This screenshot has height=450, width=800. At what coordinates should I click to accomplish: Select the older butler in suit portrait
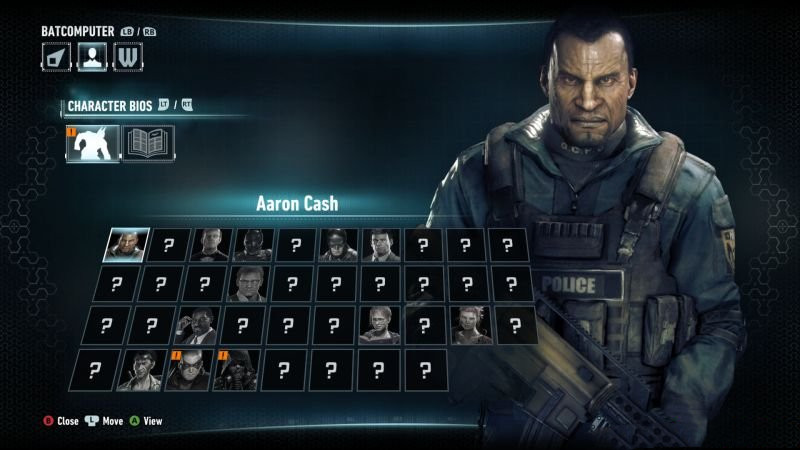[210, 244]
